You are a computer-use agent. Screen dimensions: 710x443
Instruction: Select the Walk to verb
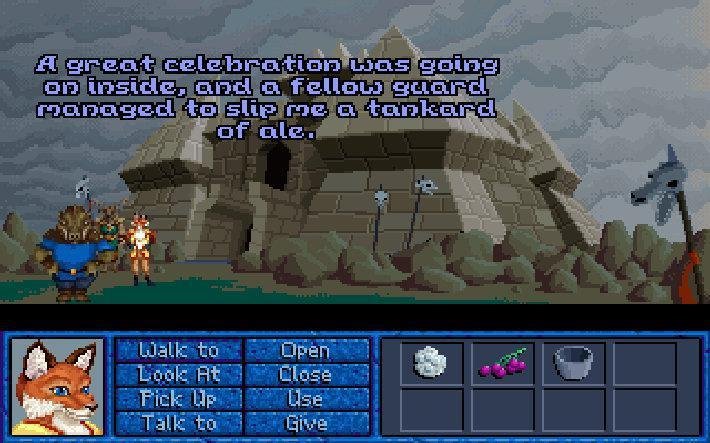point(179,350)
